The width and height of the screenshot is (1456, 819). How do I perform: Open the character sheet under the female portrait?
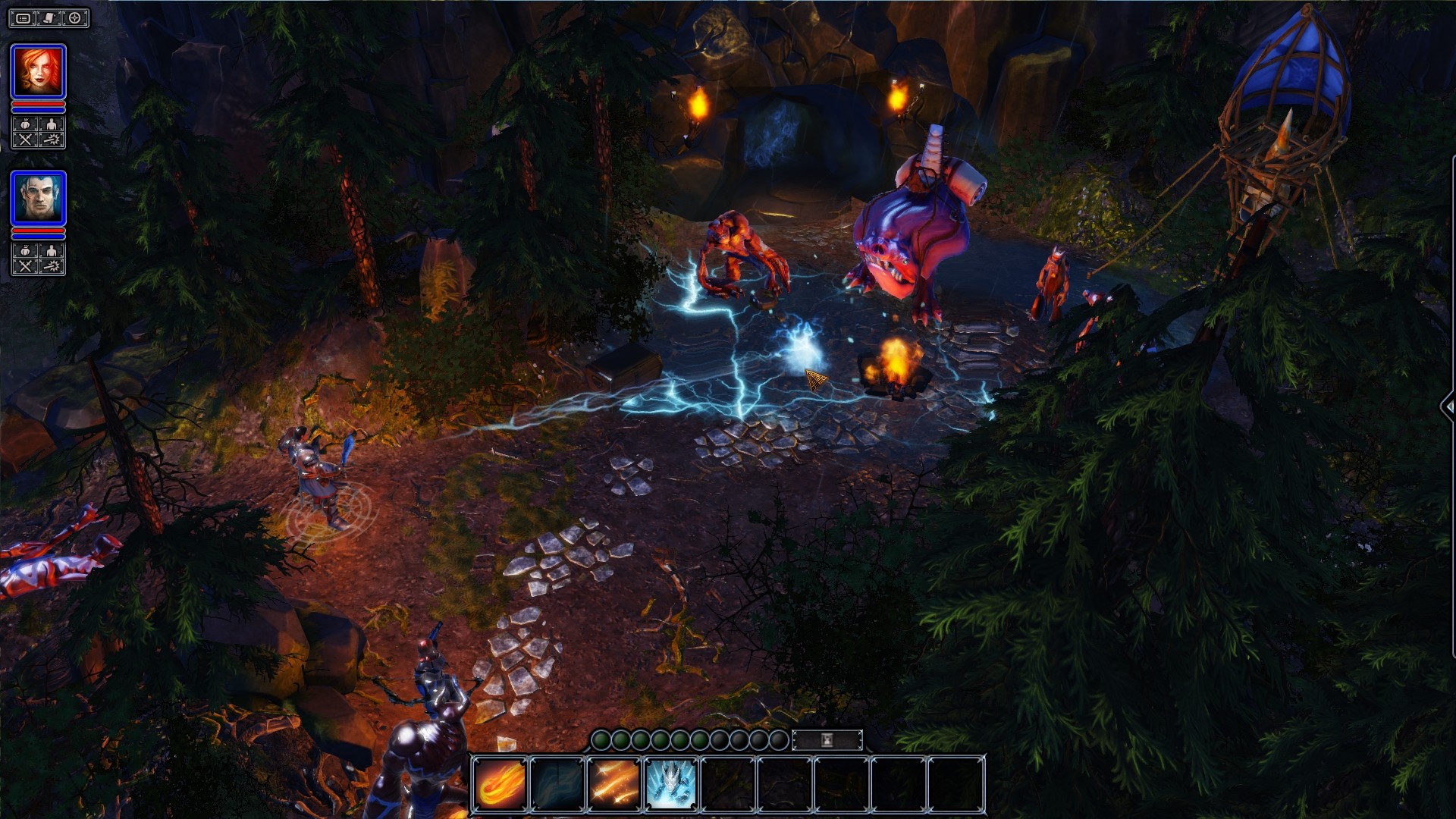point(51,124)
